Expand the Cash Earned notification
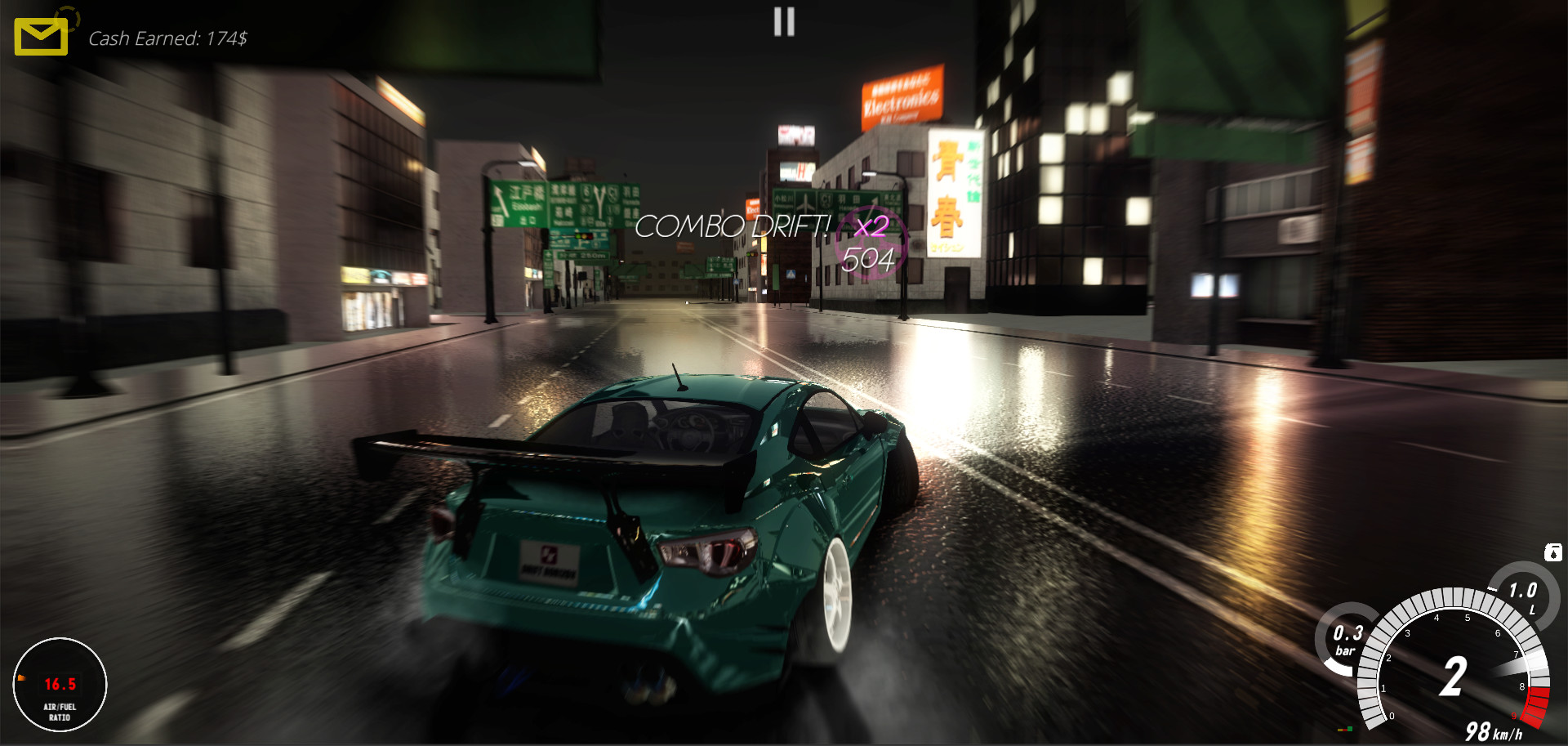Image resolution: width=1568 pixels, height=746 pixels. click(x=169, y=38)
